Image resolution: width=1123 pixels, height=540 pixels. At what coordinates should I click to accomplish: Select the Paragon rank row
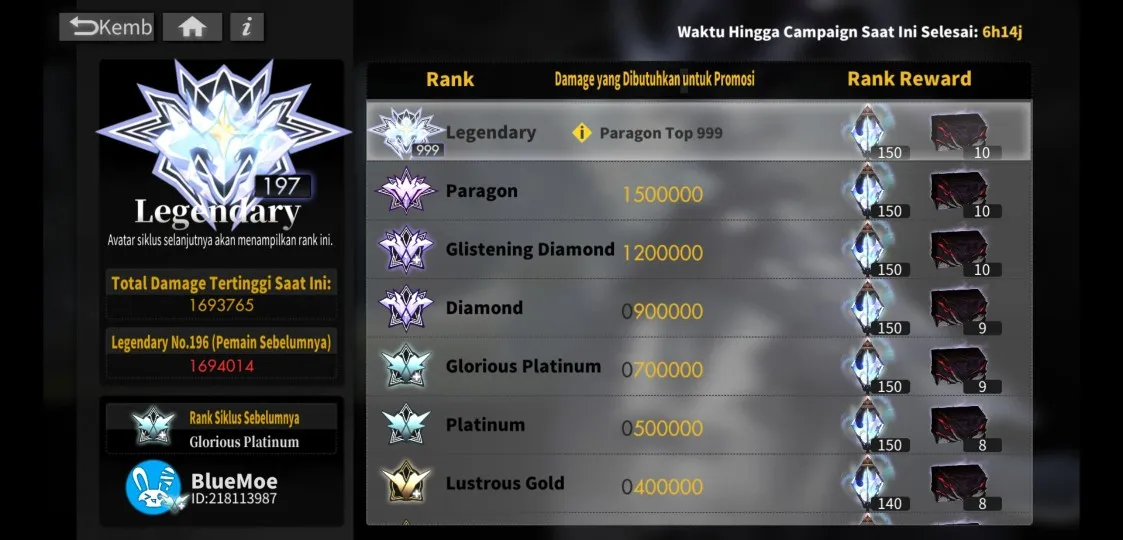click(x=698, y=191)
